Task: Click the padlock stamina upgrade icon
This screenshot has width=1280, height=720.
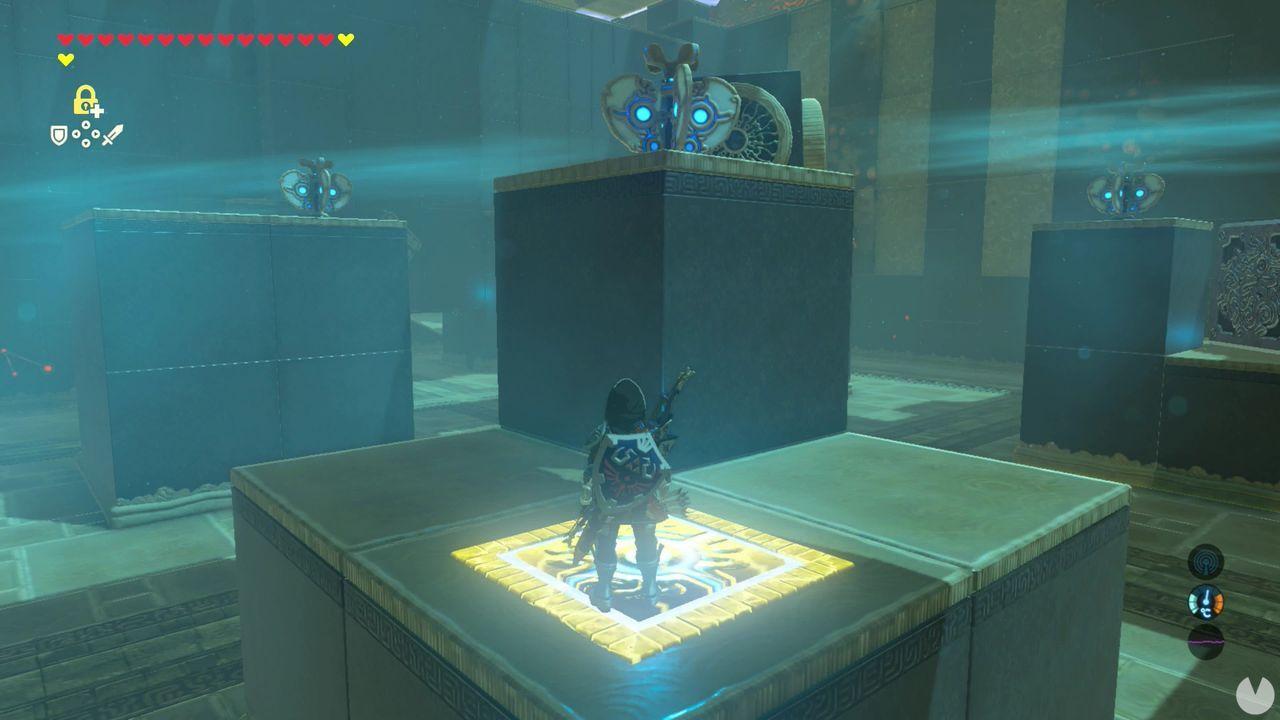Action: pyautogui.click(x=84, y=100)
